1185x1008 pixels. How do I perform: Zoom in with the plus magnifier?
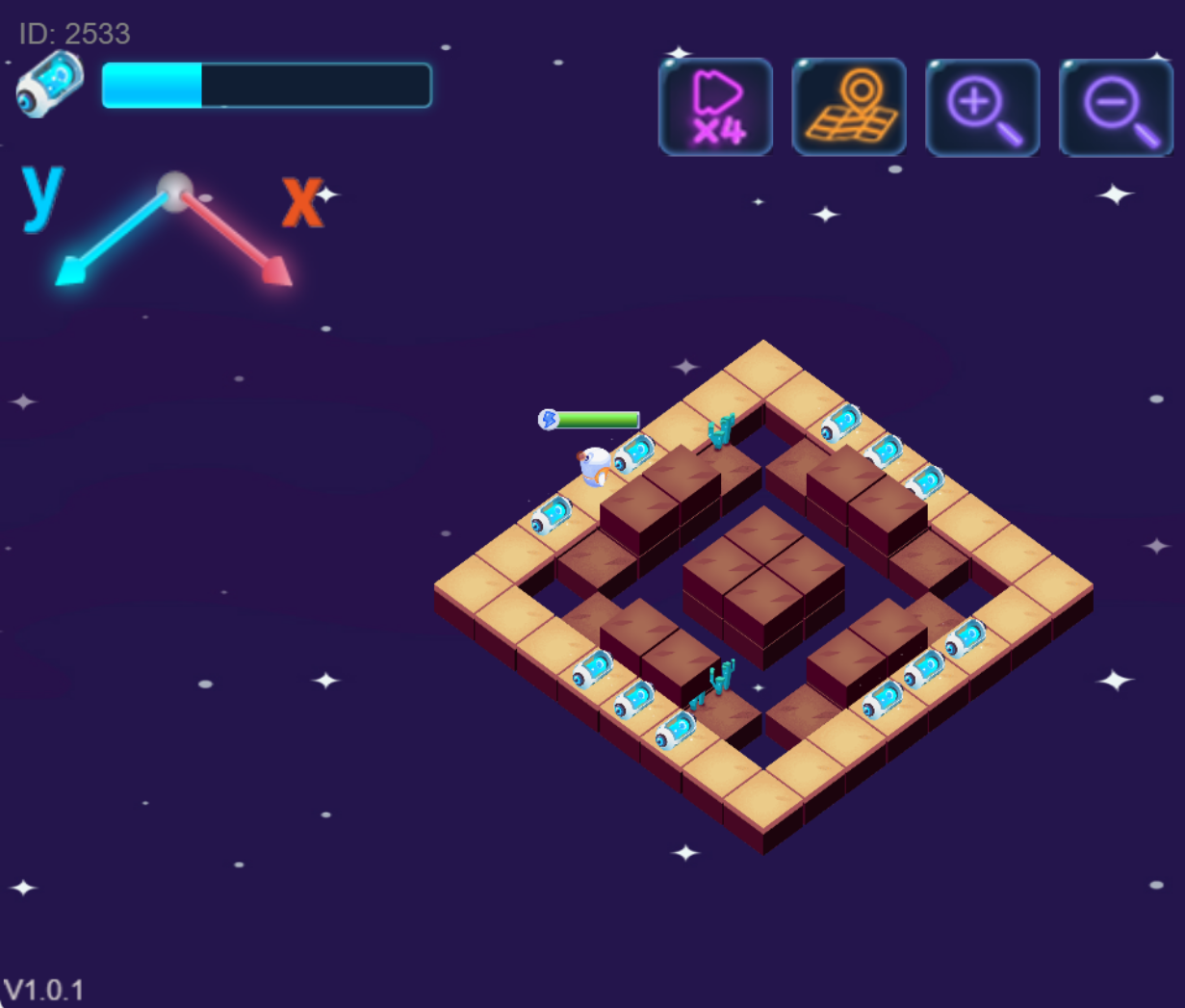[982, 107]
